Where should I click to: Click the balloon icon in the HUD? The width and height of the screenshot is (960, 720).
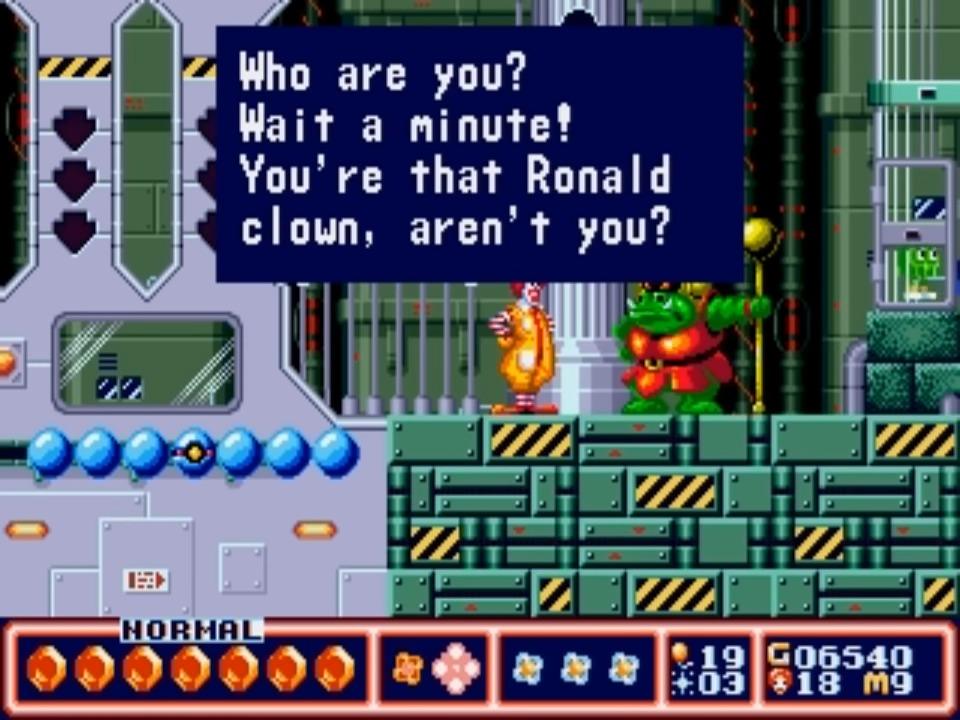pos(682,654)
